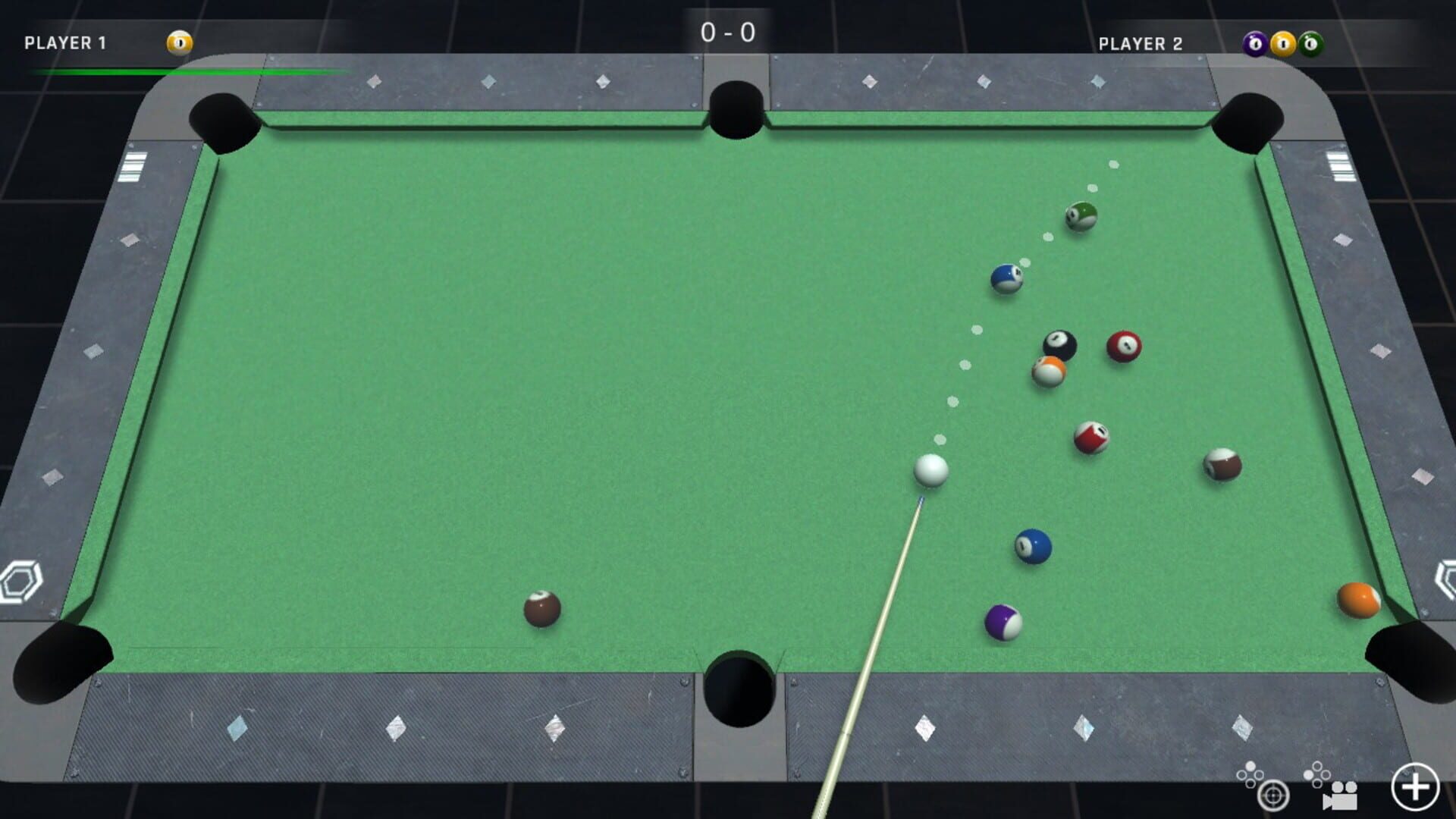
Task: Select the gold ball icon beside Player 2
Action: point(1282,42)
